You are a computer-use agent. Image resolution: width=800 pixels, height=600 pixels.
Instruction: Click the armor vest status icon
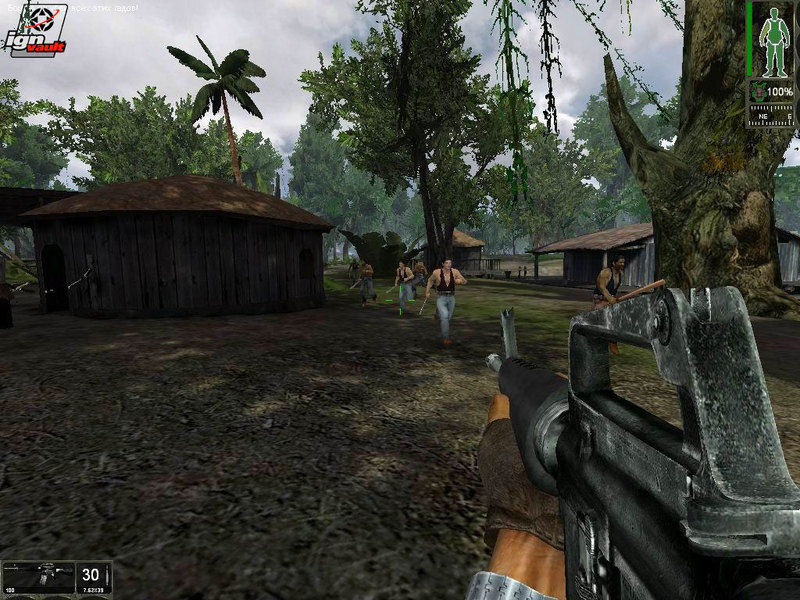pyautogui.click(x=759, y=92)
